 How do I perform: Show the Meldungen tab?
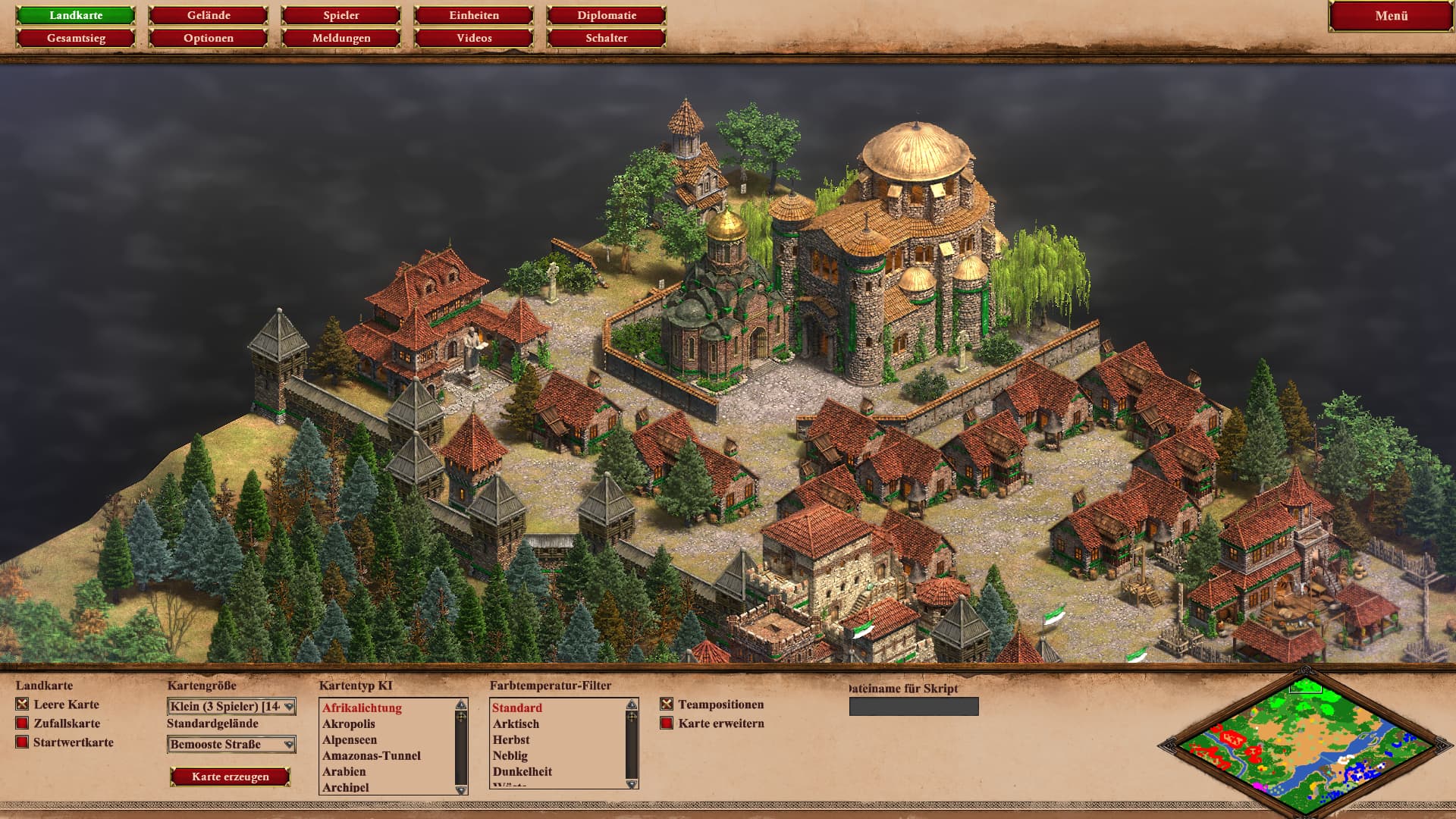point(341,38)
